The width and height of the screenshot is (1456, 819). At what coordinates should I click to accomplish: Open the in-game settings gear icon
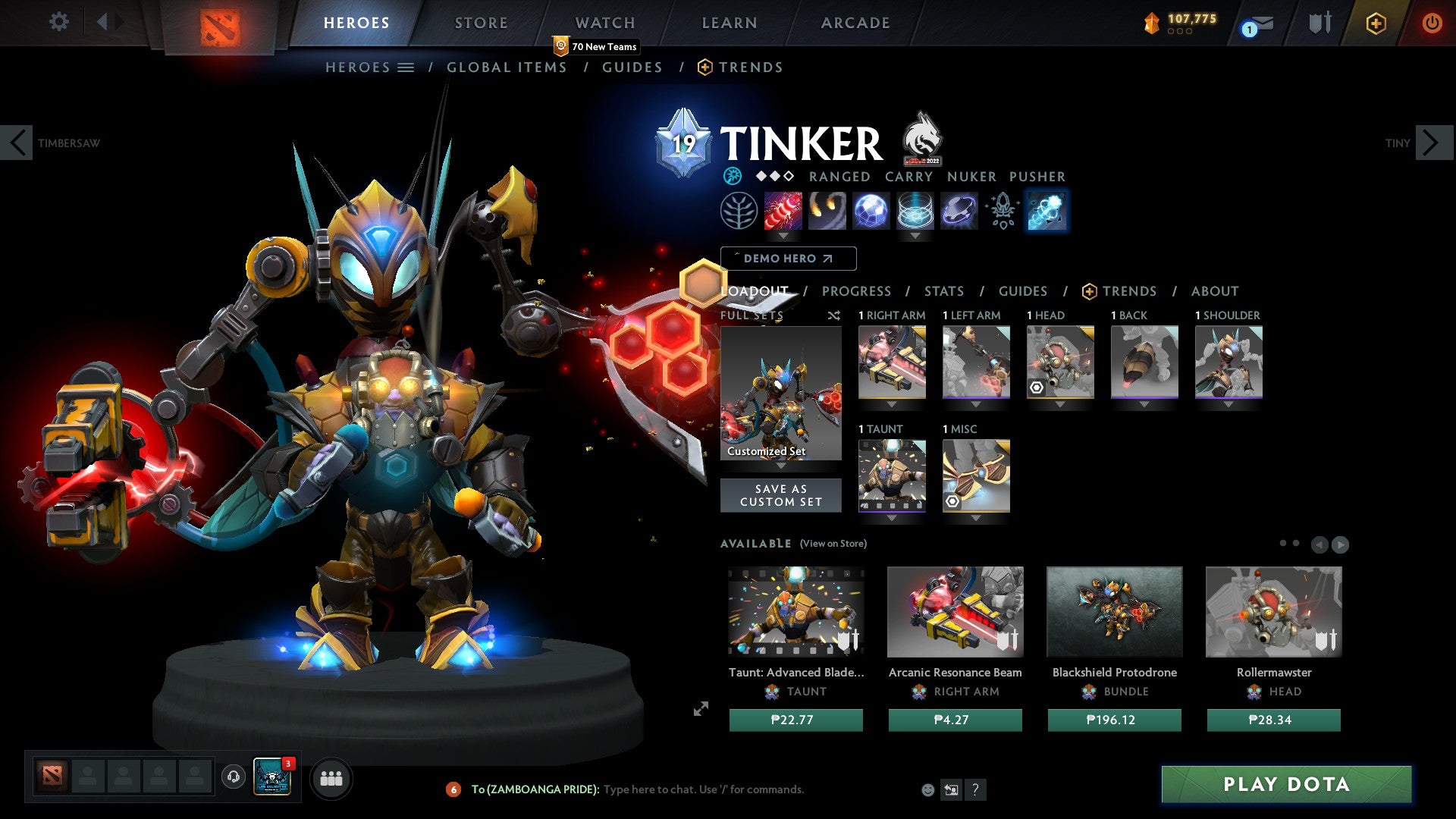[x=58, y=22]
